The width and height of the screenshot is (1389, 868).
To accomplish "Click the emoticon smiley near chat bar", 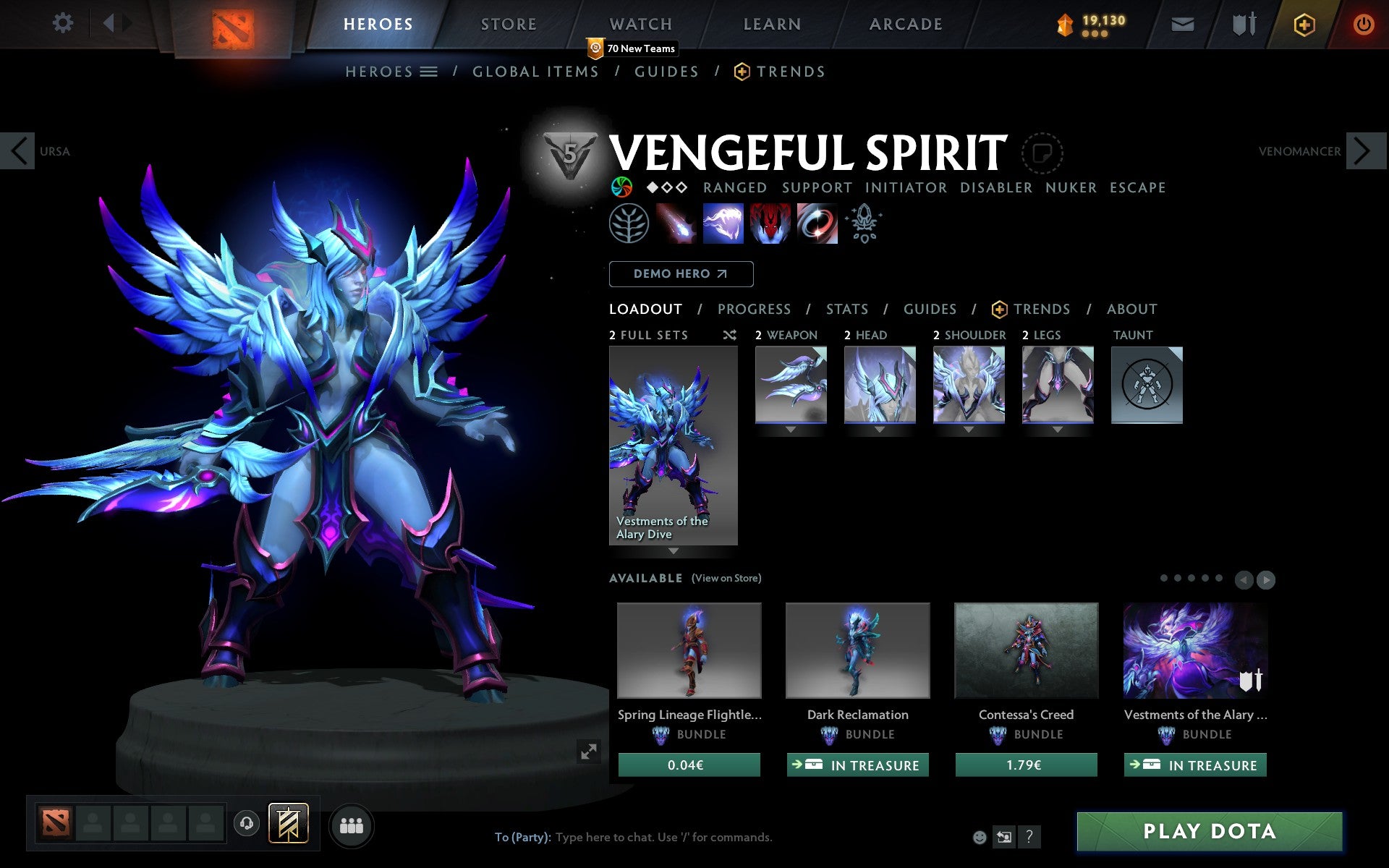I will [x=981, y=837].
